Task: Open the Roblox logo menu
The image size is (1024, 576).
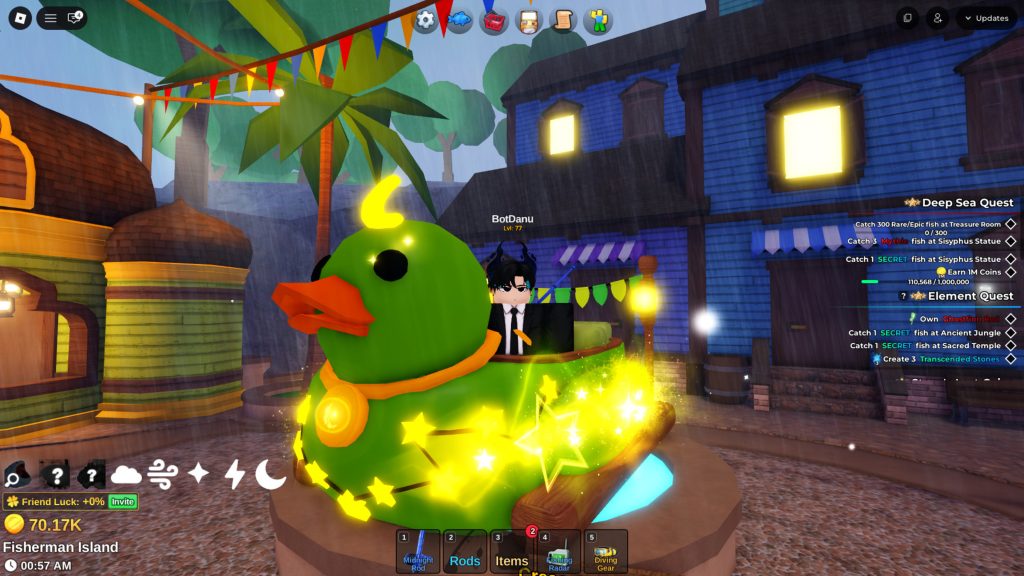Action: [20, 18]
